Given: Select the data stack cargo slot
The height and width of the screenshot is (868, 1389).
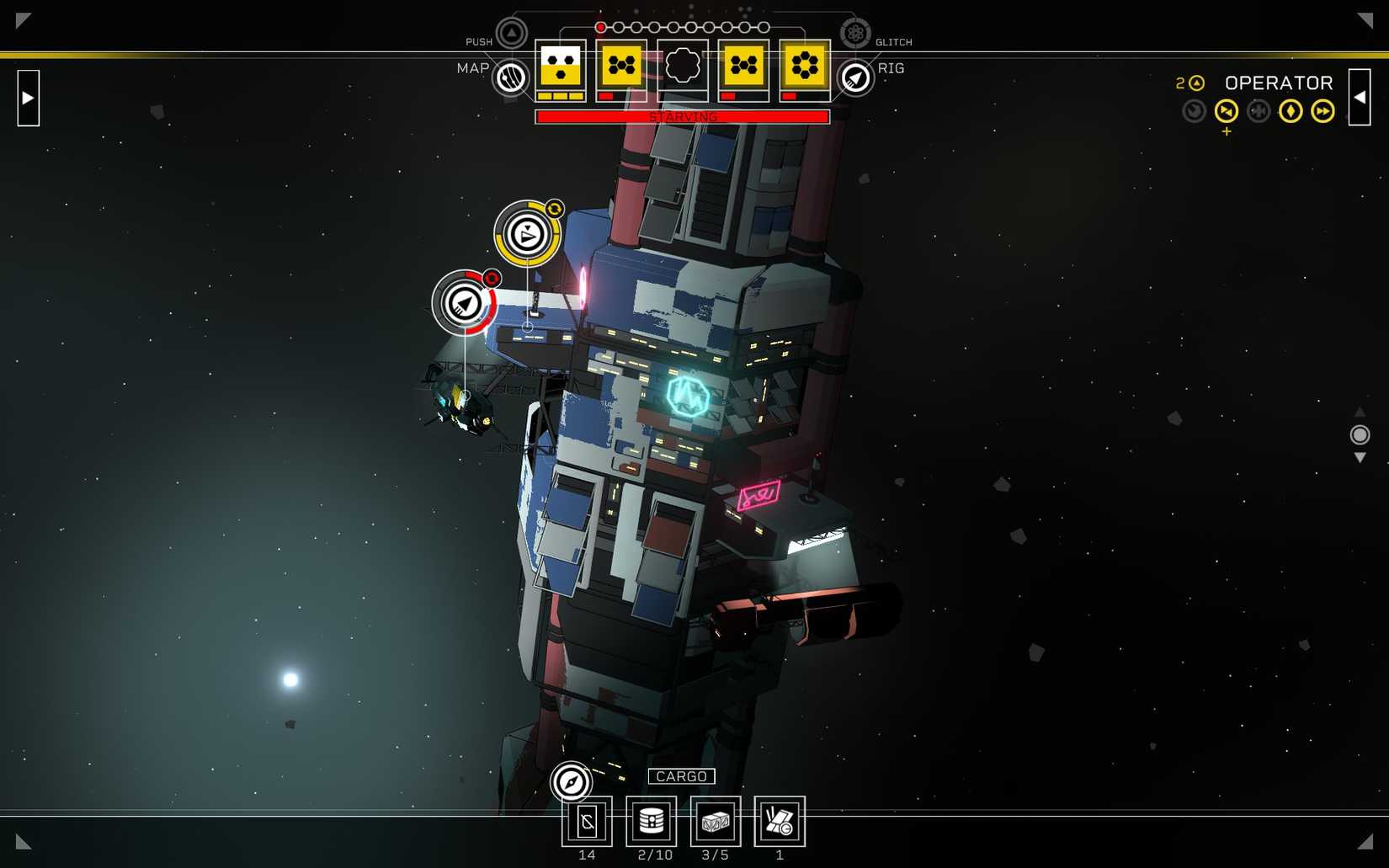Looking at the screenshot, I should tap(652, 822).
